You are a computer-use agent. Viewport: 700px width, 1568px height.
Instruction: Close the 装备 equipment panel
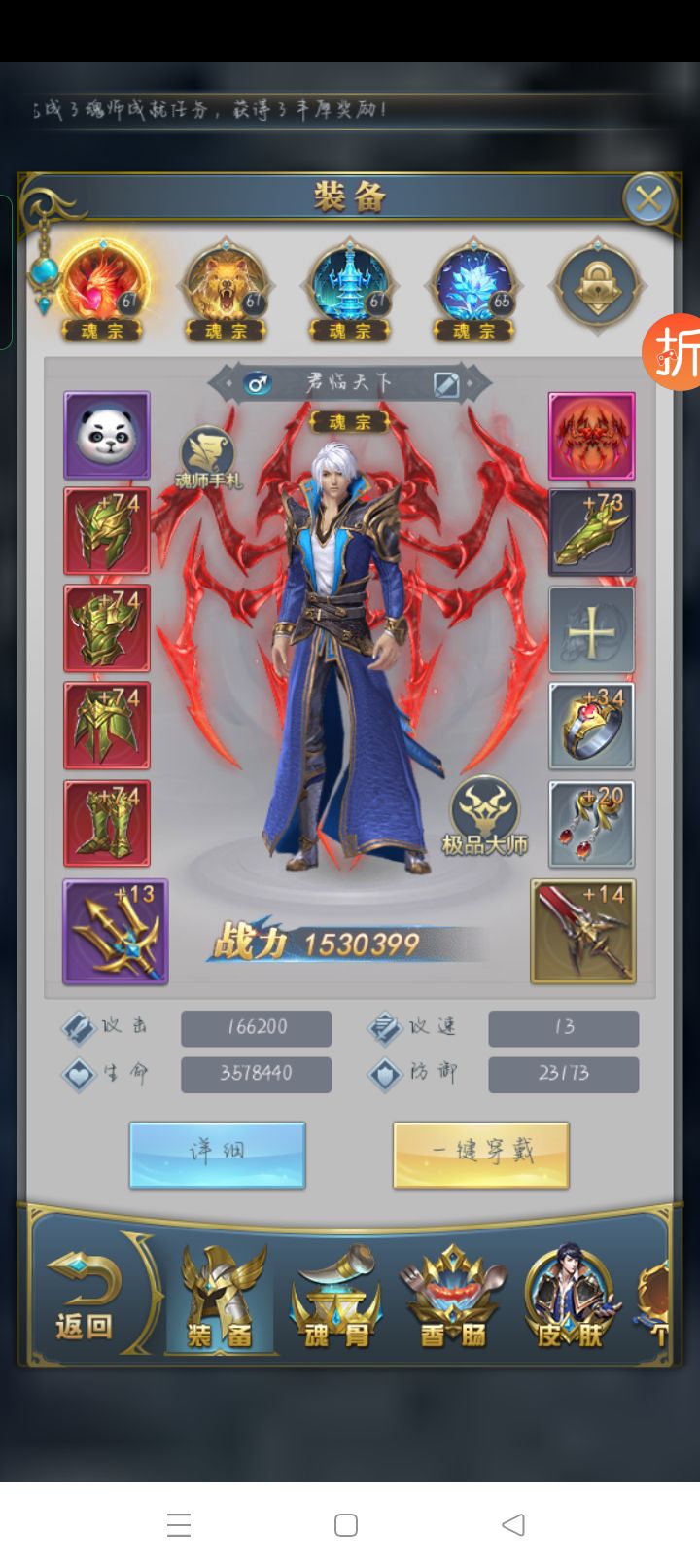(x=647, y=199)
